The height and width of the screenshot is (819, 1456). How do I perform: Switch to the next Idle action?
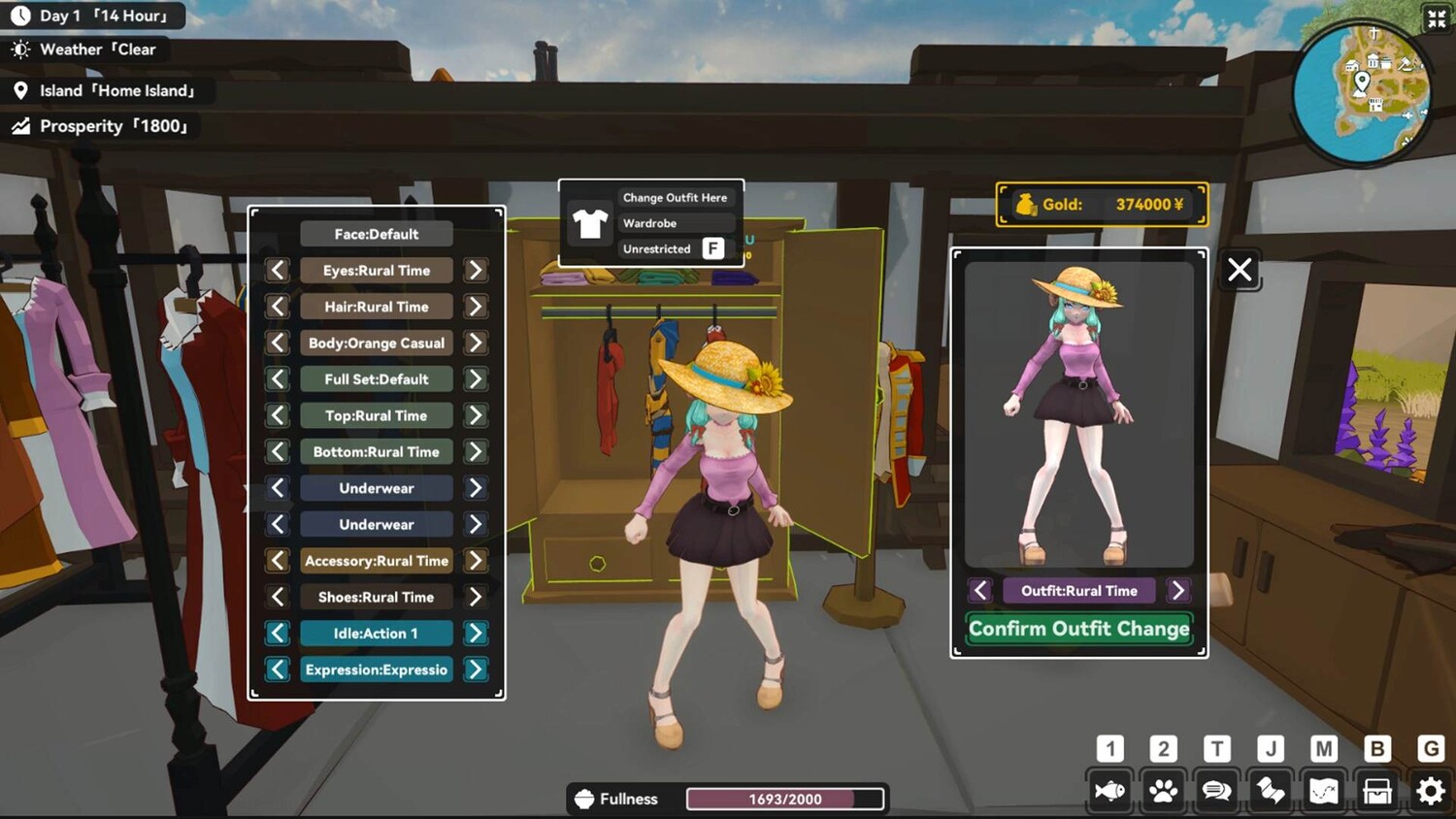tap(476, 634)
